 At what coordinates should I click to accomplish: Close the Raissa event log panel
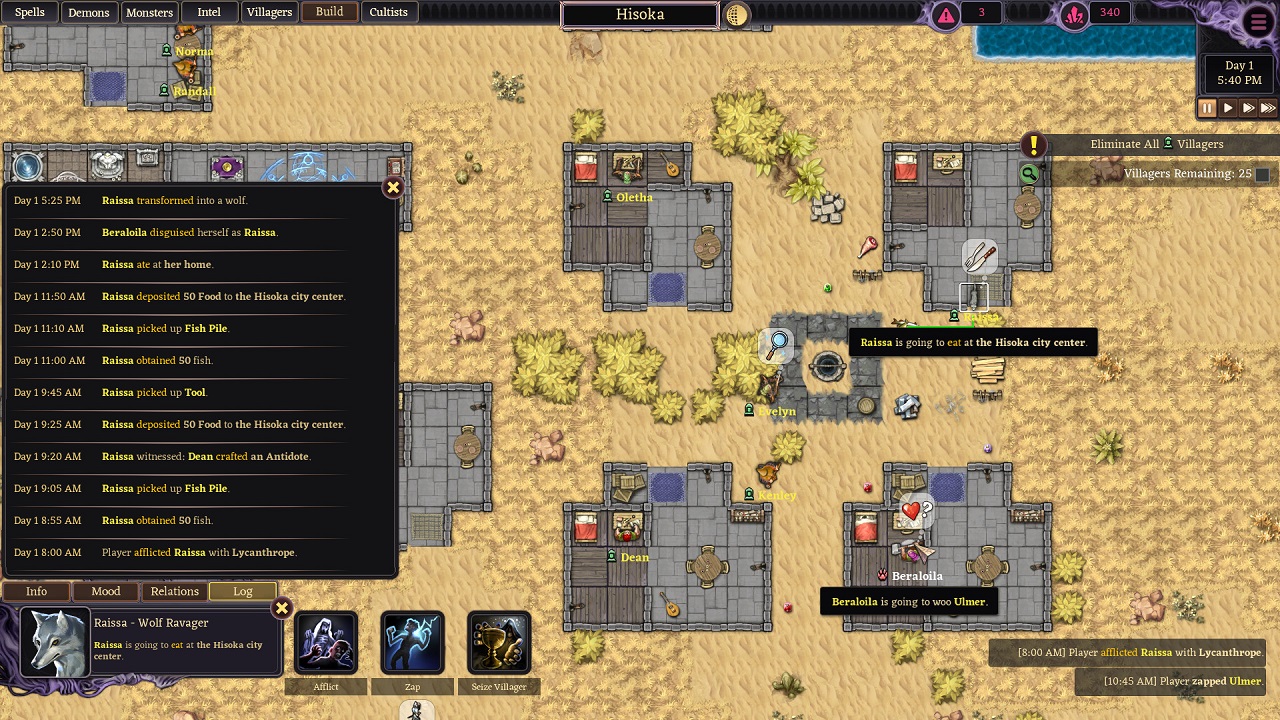click(x=393, y=187)
